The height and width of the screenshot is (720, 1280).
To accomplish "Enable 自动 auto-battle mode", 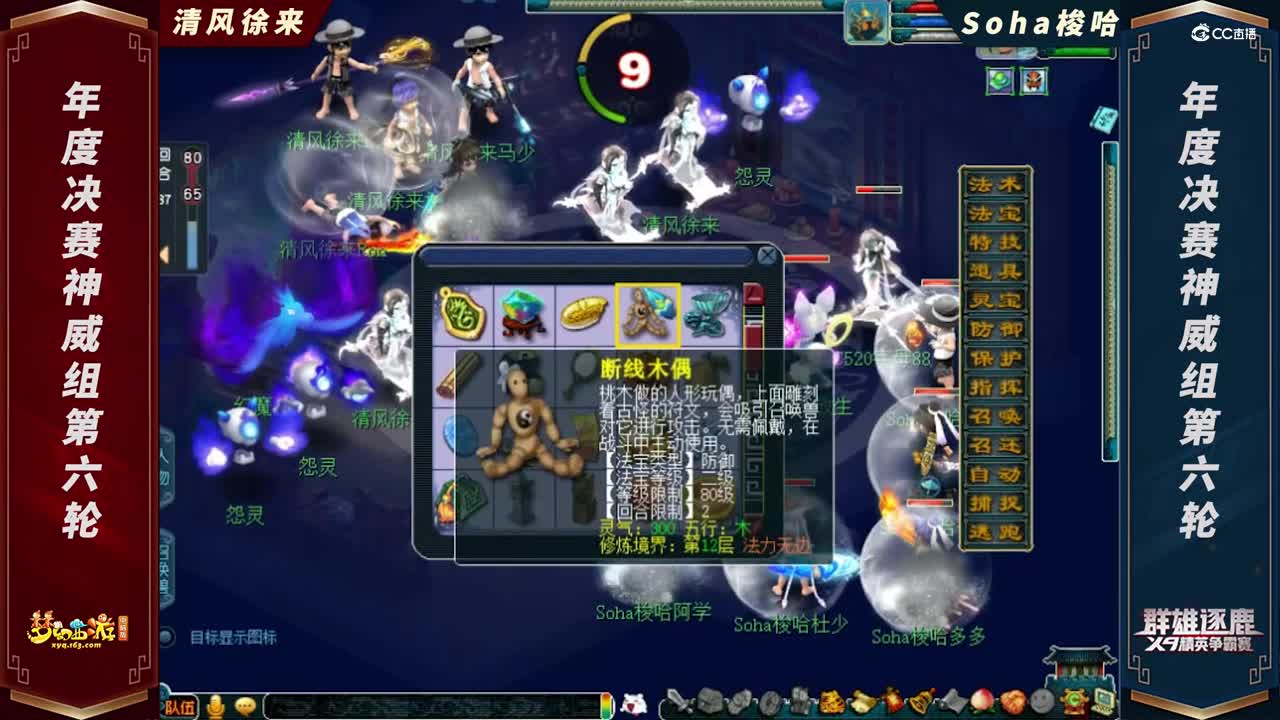I will (995, 473).
